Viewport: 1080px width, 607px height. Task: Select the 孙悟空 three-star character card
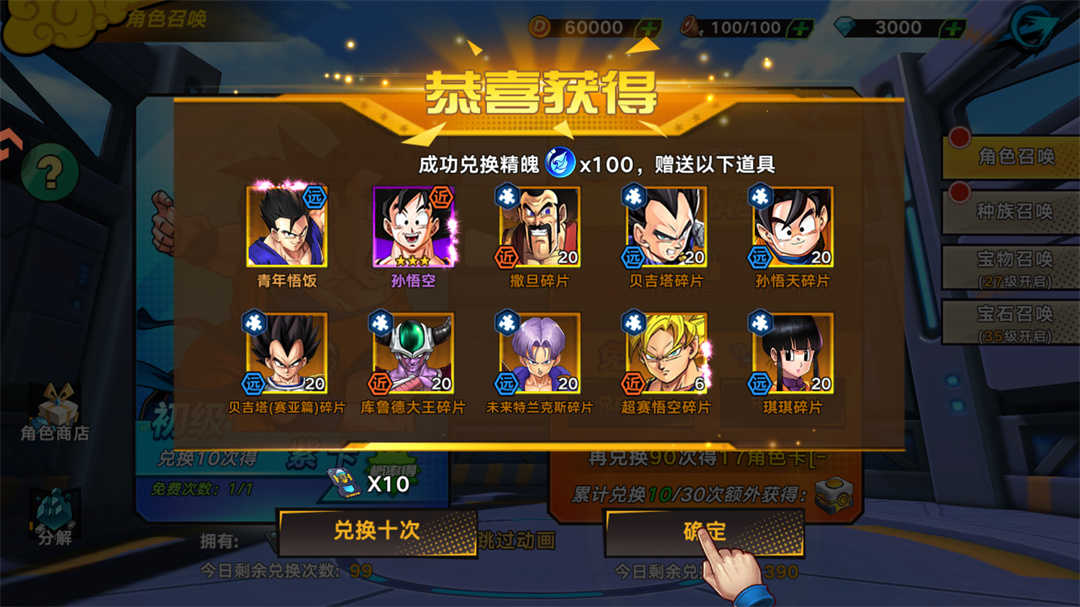click(x=413, y=227)
